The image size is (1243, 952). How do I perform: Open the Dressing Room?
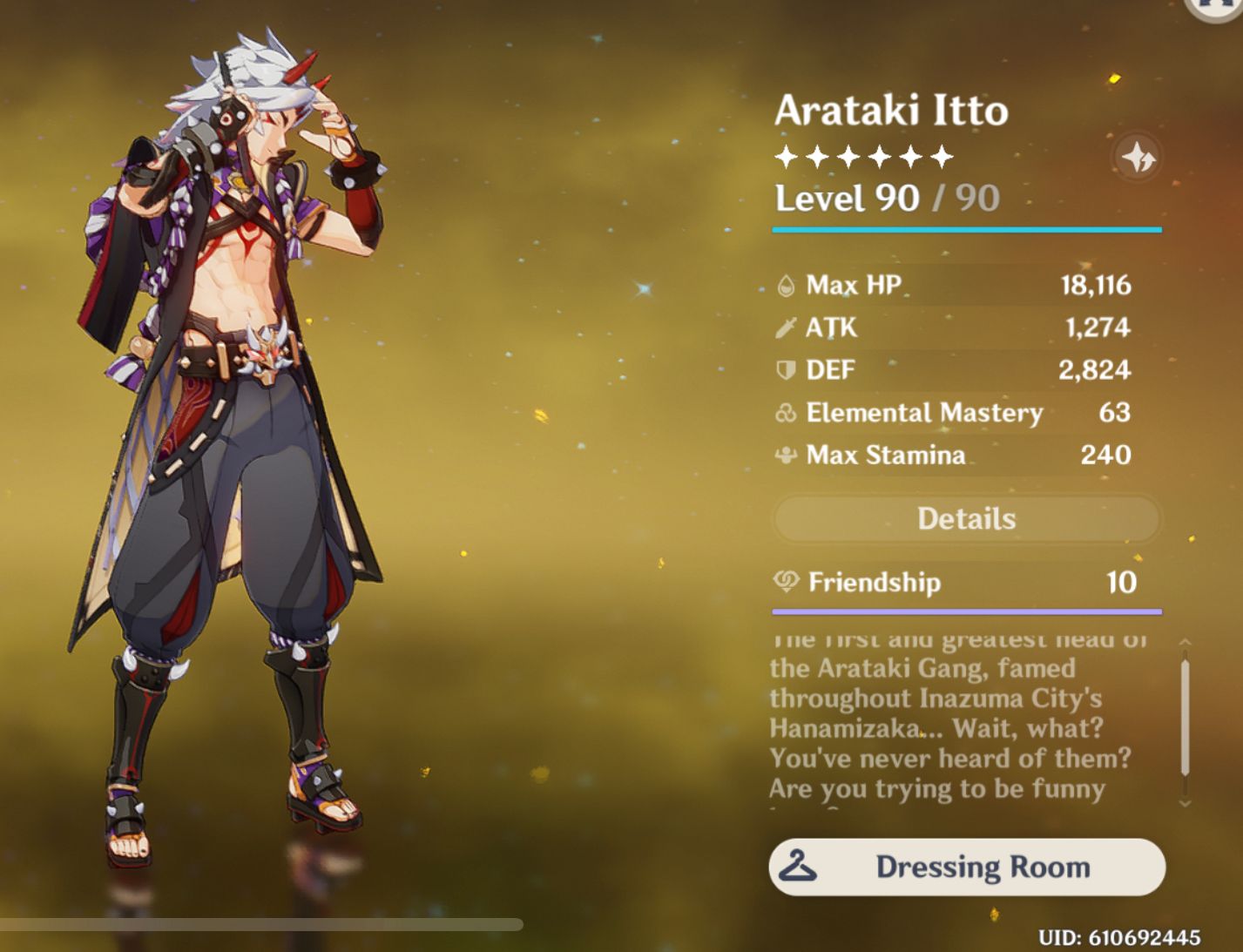(966, 867)
